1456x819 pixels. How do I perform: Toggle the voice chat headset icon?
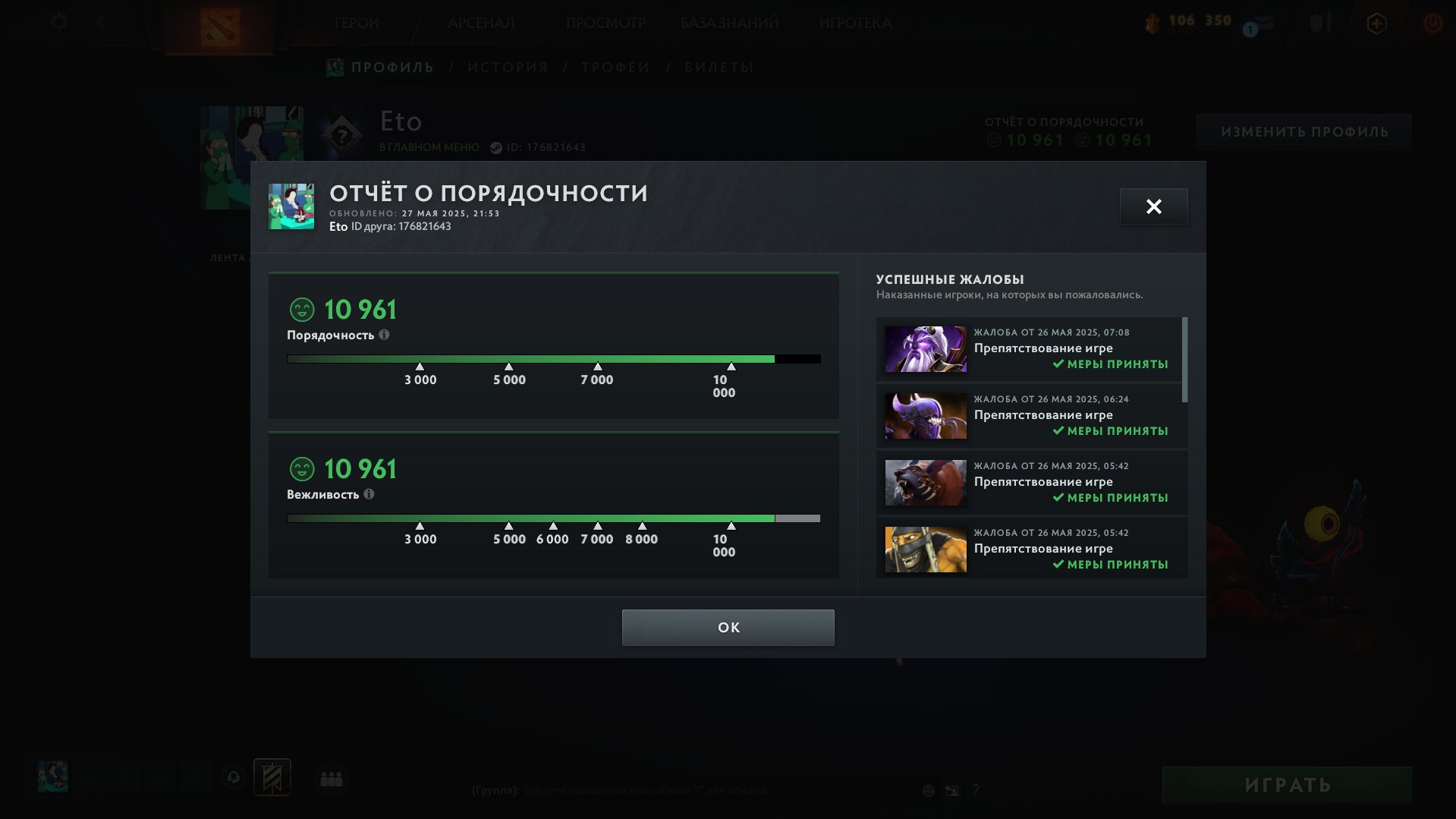pos(233,777)
